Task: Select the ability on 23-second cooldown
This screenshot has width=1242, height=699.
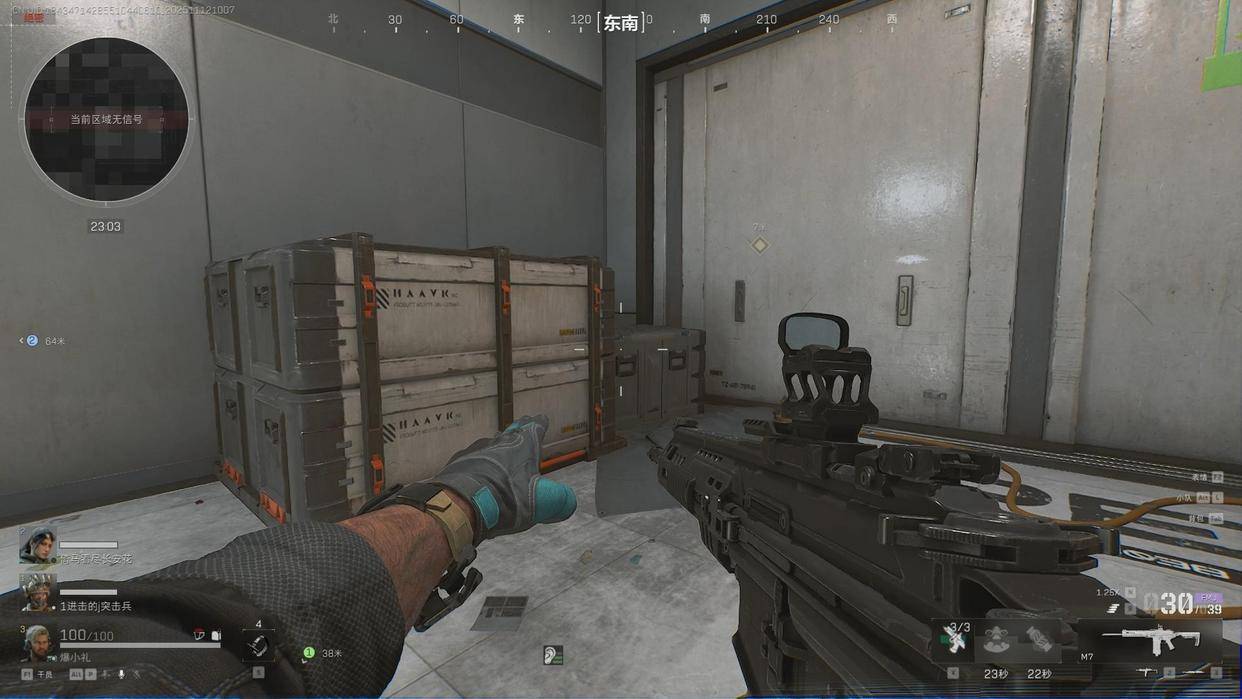Action: click(x=994, y=640)
